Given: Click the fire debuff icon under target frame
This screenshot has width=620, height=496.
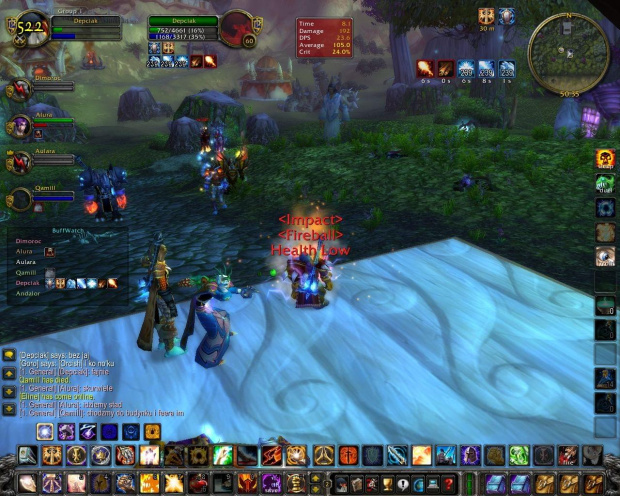Looking at the screenshot, I should click(196, 62).
